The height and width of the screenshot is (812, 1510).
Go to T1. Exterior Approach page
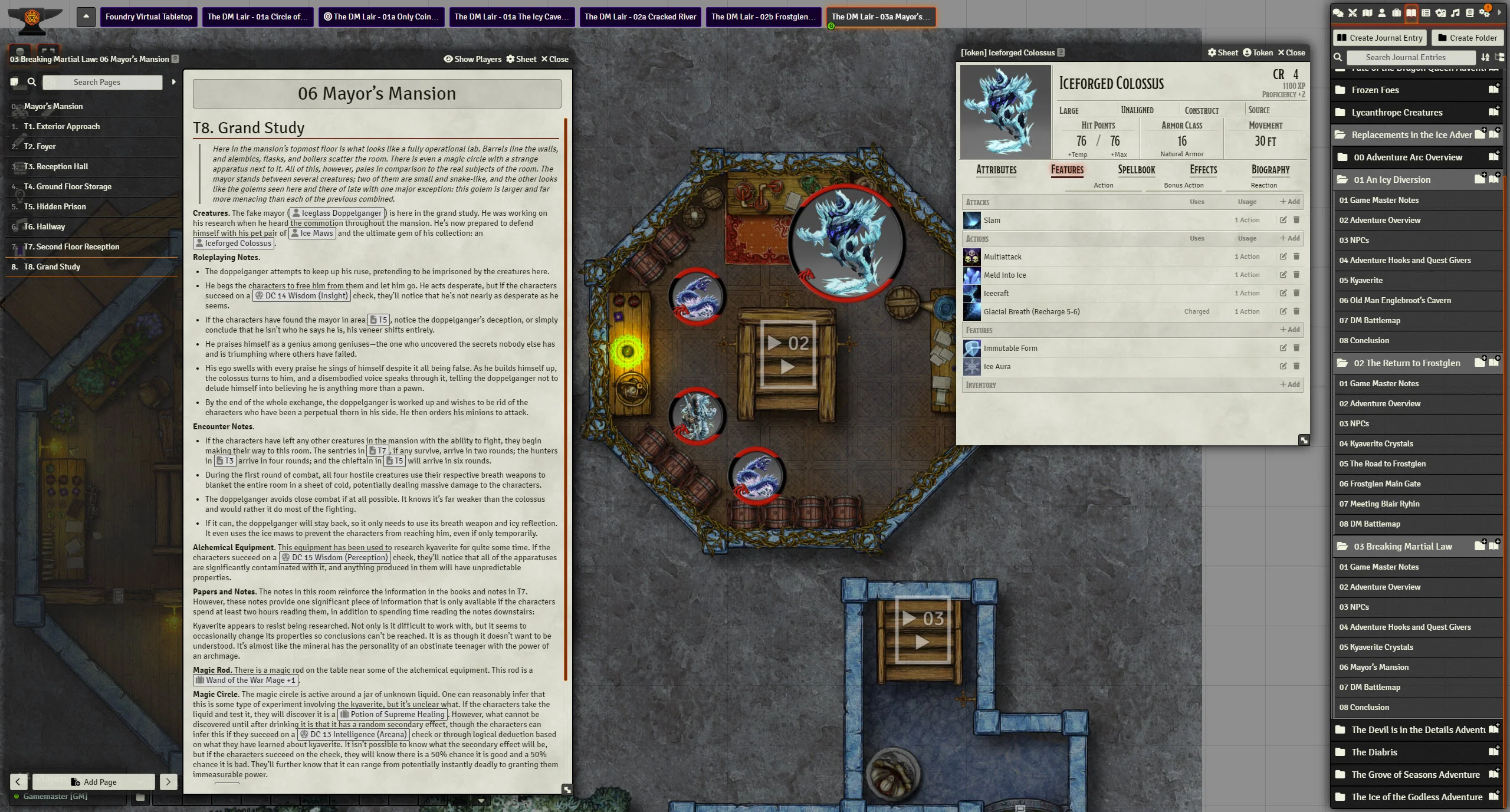(62, 126)
